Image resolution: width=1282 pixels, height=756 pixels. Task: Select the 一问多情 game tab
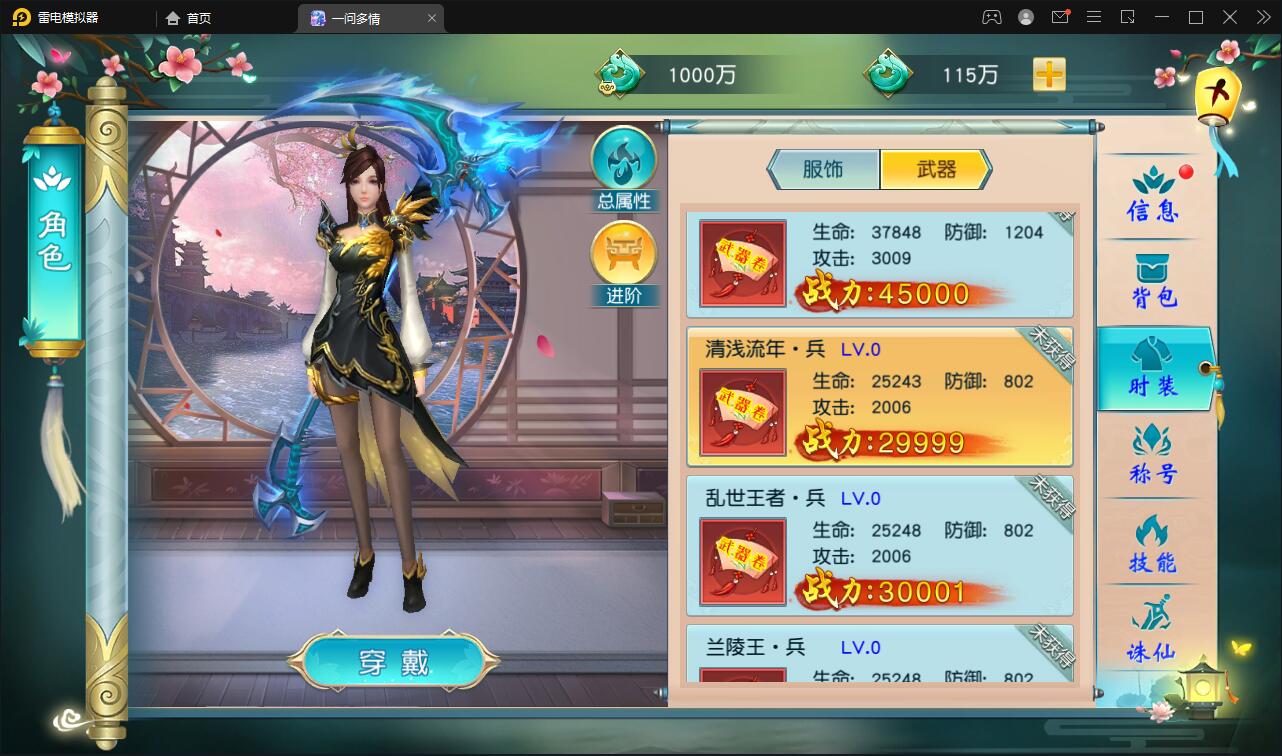point(360,17)
